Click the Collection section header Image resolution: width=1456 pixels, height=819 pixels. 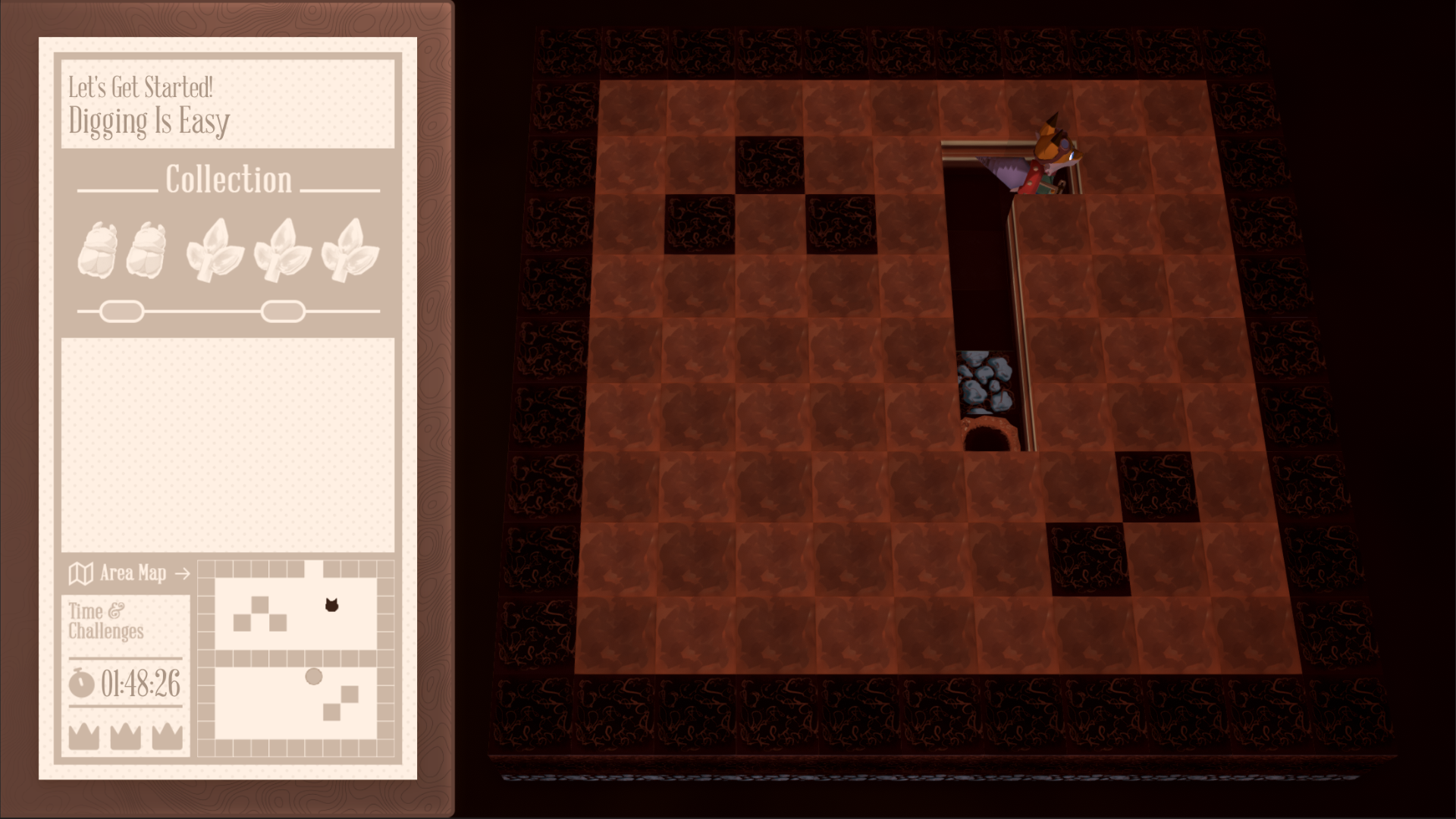(229, 179)
